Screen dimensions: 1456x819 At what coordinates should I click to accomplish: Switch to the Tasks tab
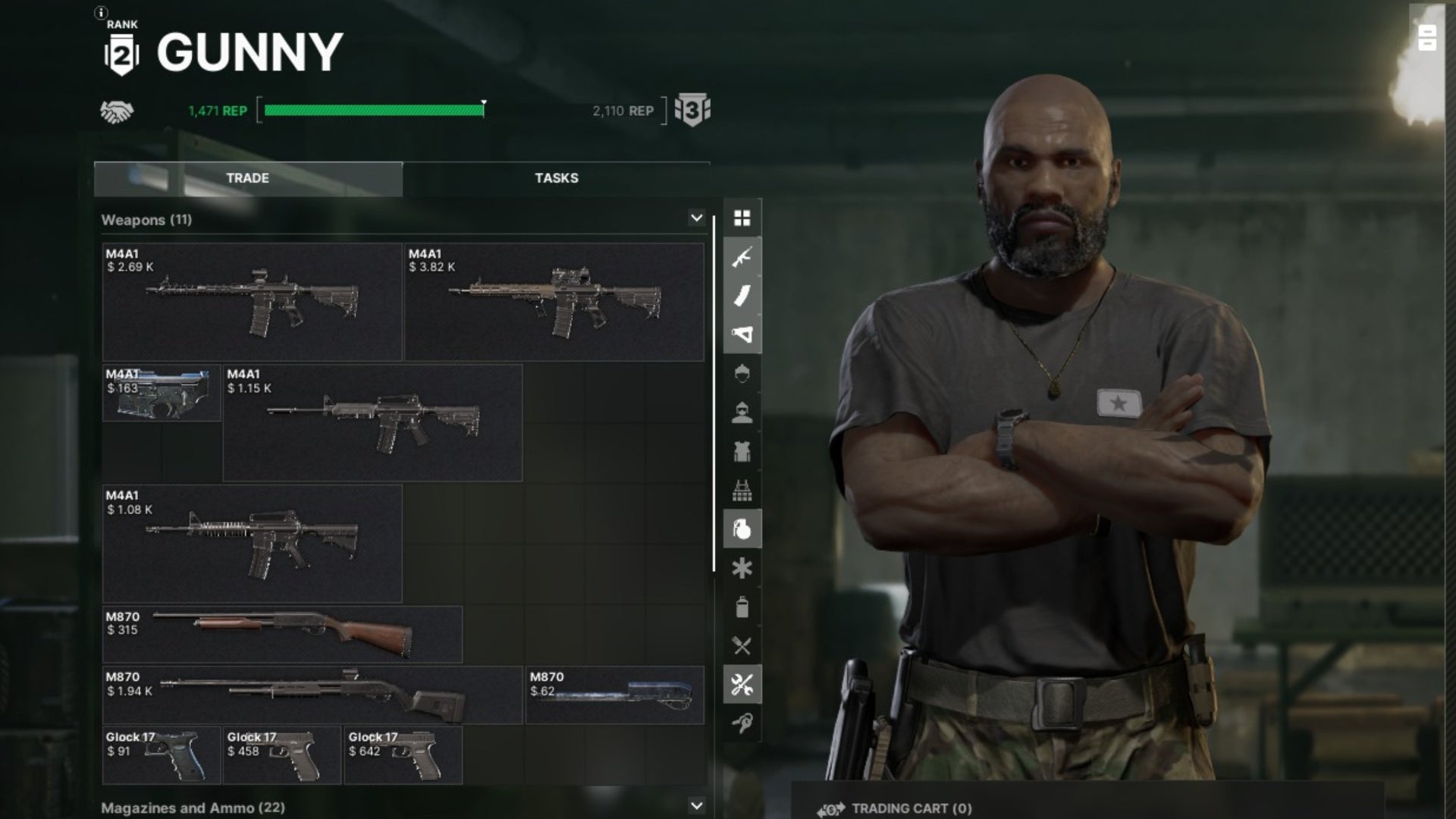click(556, 178)
